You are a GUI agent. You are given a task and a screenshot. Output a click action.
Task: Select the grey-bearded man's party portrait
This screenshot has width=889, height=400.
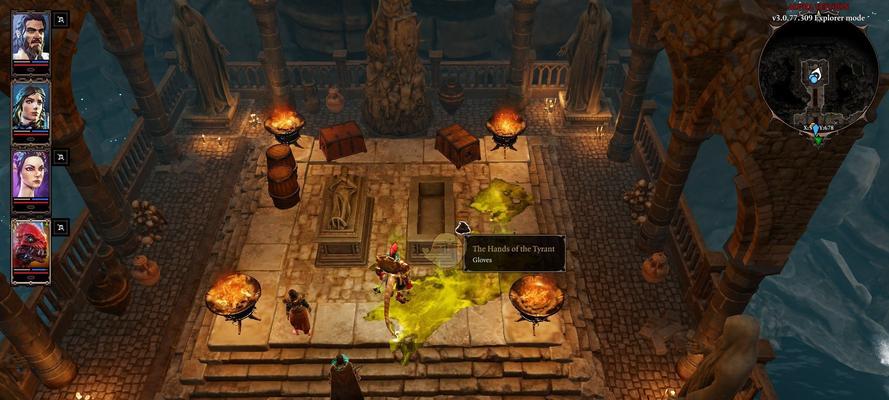(x=30, y=38)
